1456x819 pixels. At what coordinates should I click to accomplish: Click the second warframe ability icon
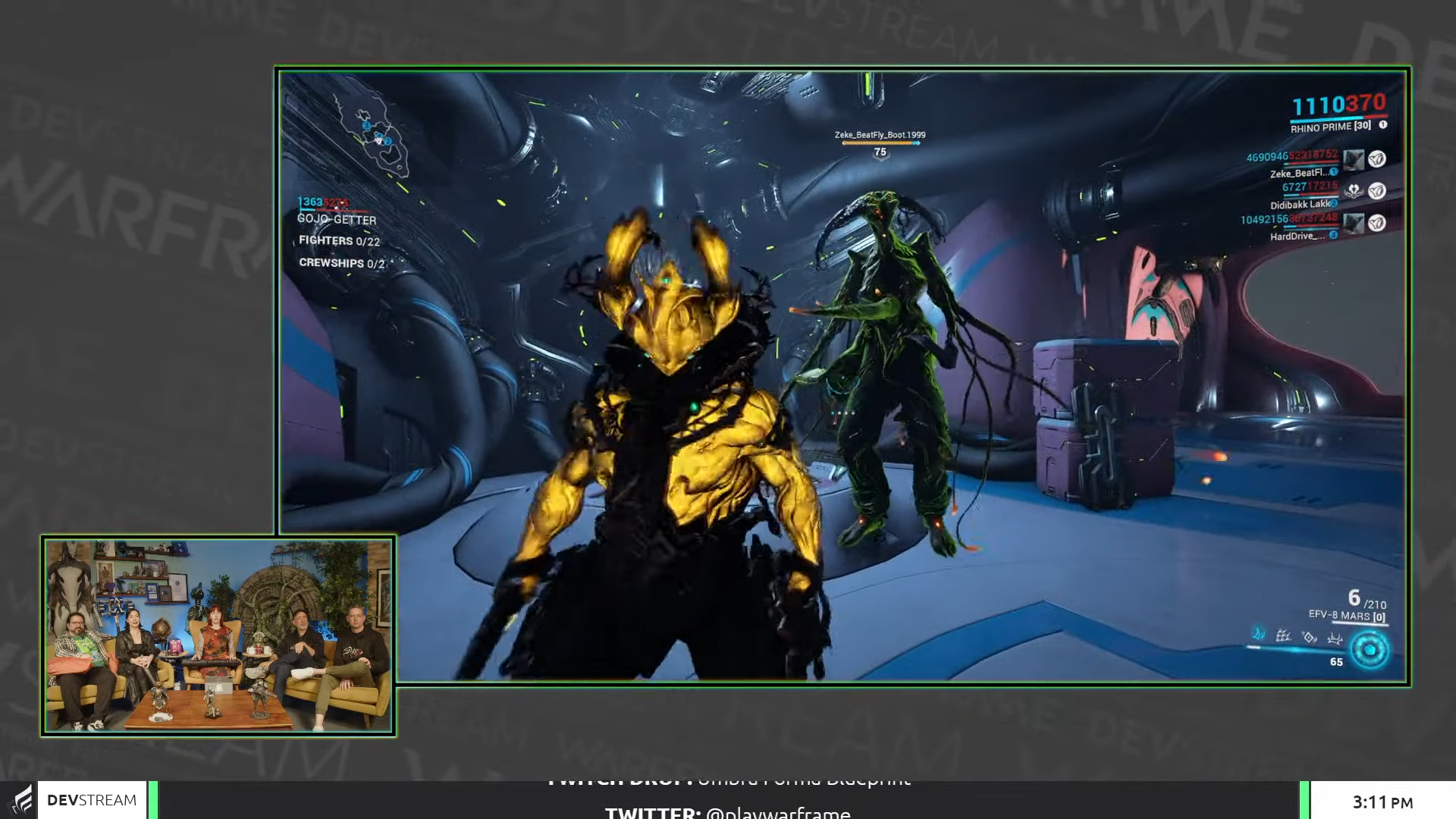(1283, 637)
